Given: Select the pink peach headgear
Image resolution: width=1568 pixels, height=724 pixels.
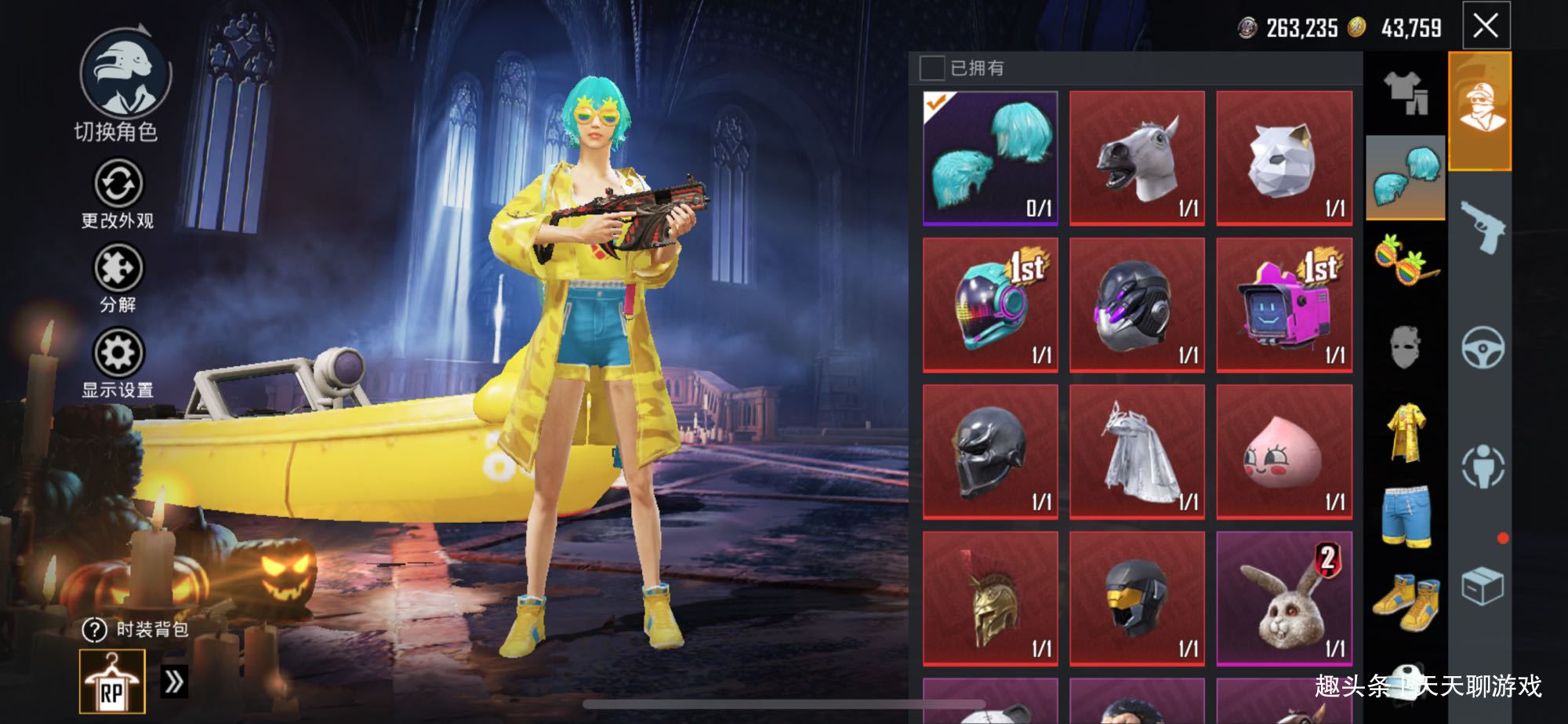Looking at the screenshot, I should tap(1284, 452).
